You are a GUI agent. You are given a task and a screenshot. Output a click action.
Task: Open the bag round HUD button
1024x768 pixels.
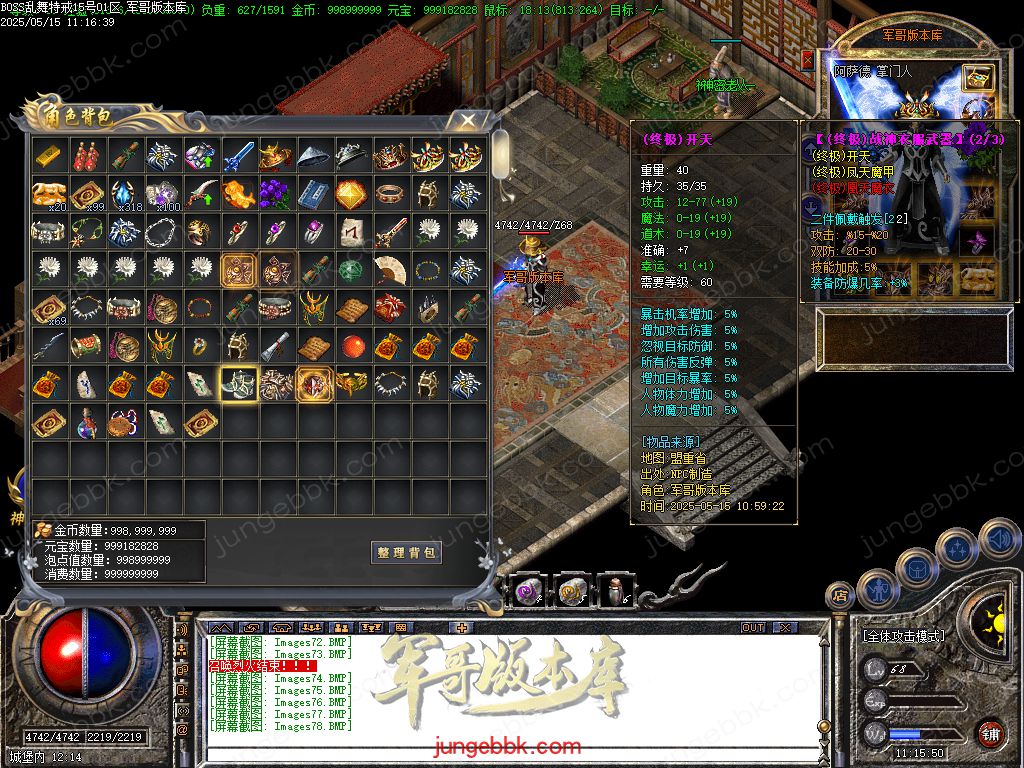pyautogui.click(x=916, y=568)
